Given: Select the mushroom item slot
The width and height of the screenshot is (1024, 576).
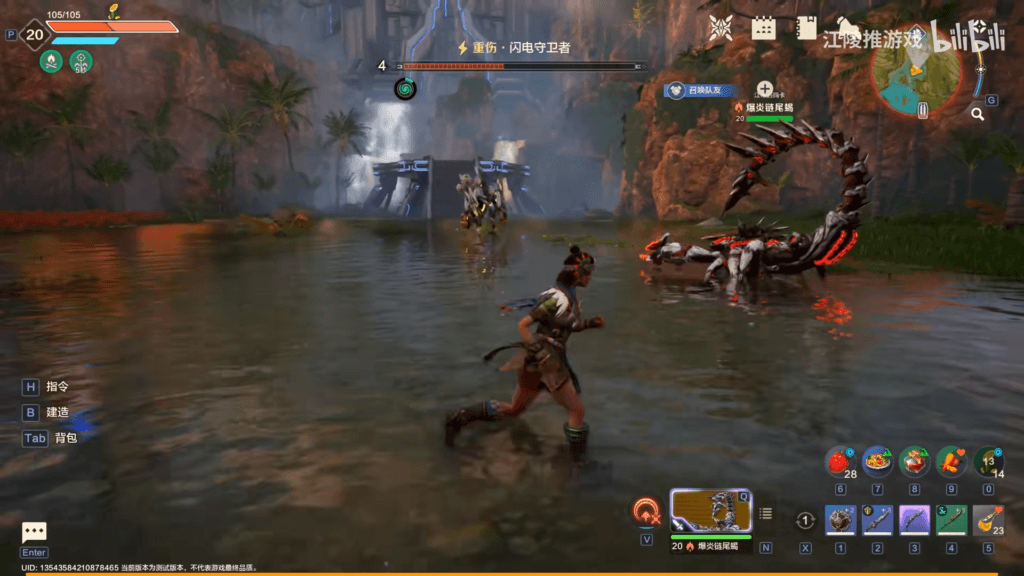Looking at the screenshot, I should click(988, 461).
